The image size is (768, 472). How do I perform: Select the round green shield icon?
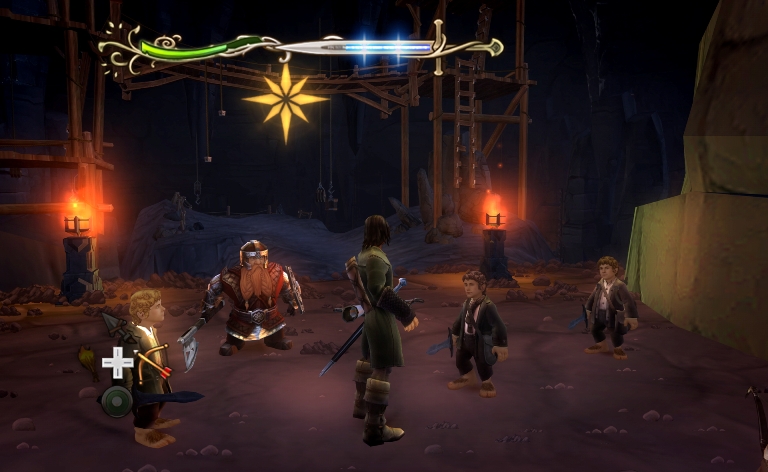[x=116, y=401]
